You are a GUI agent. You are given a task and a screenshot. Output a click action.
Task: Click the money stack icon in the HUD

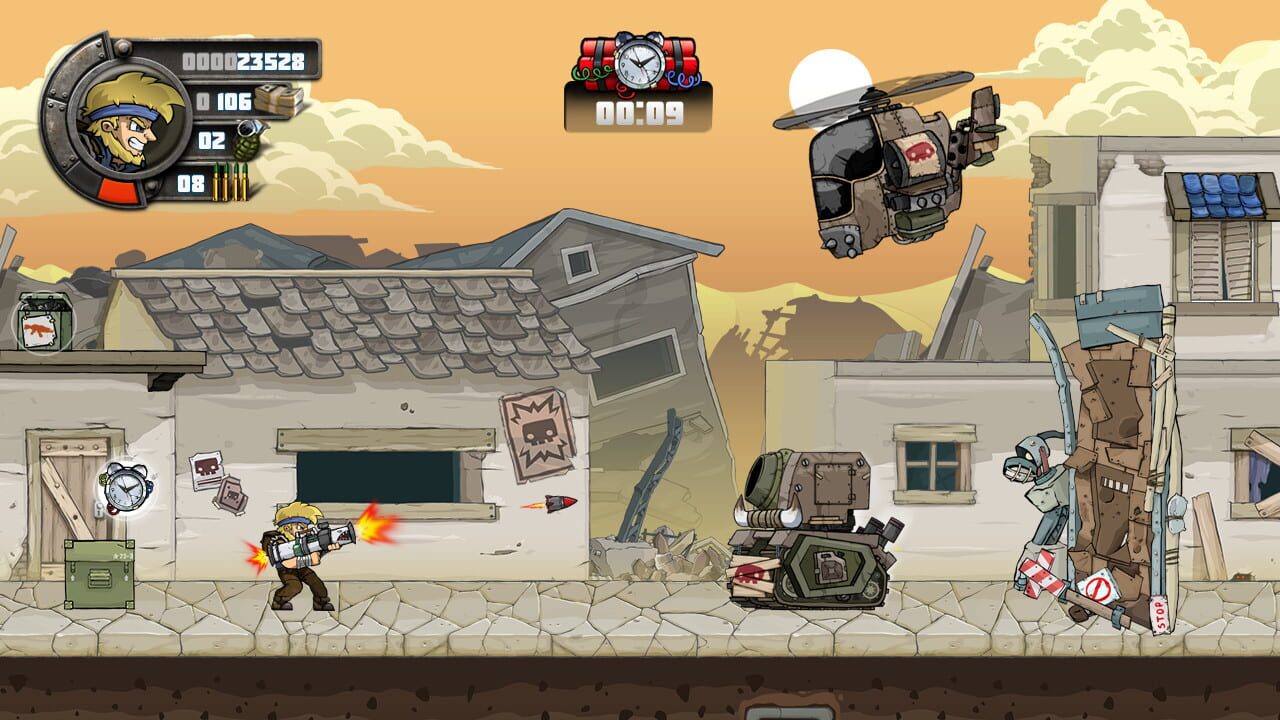278,100
